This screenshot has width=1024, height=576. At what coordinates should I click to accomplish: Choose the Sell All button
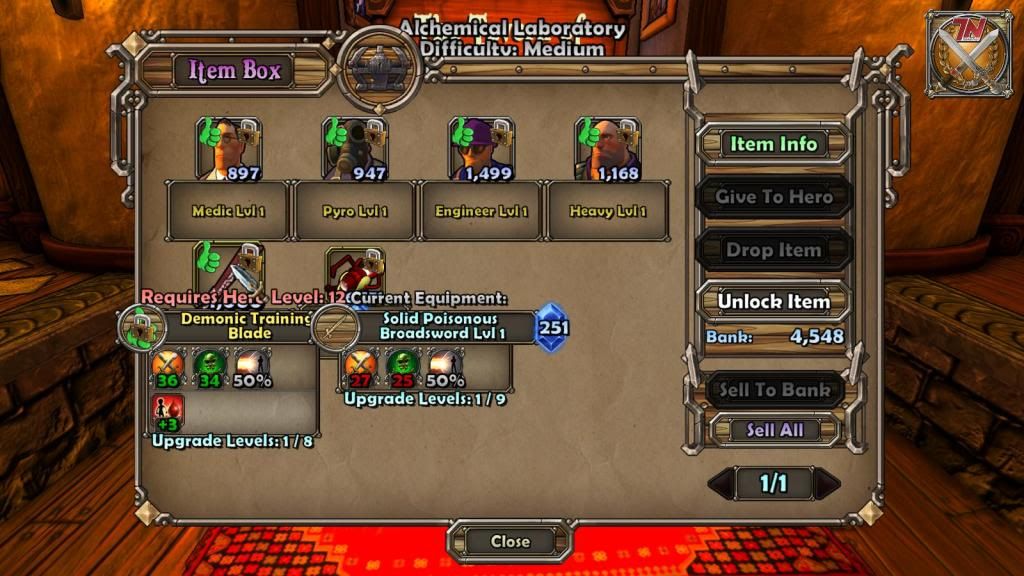(773, 430)
